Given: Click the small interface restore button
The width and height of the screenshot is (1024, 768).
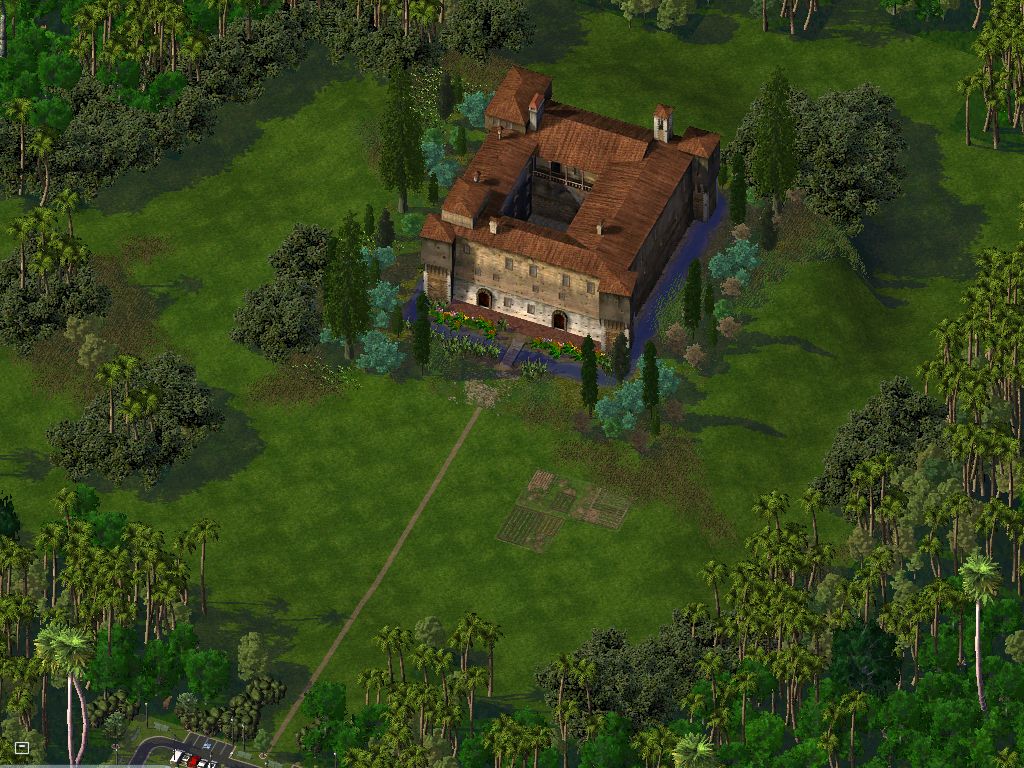Looking at the screenshot, I should (x=22, y=747).
